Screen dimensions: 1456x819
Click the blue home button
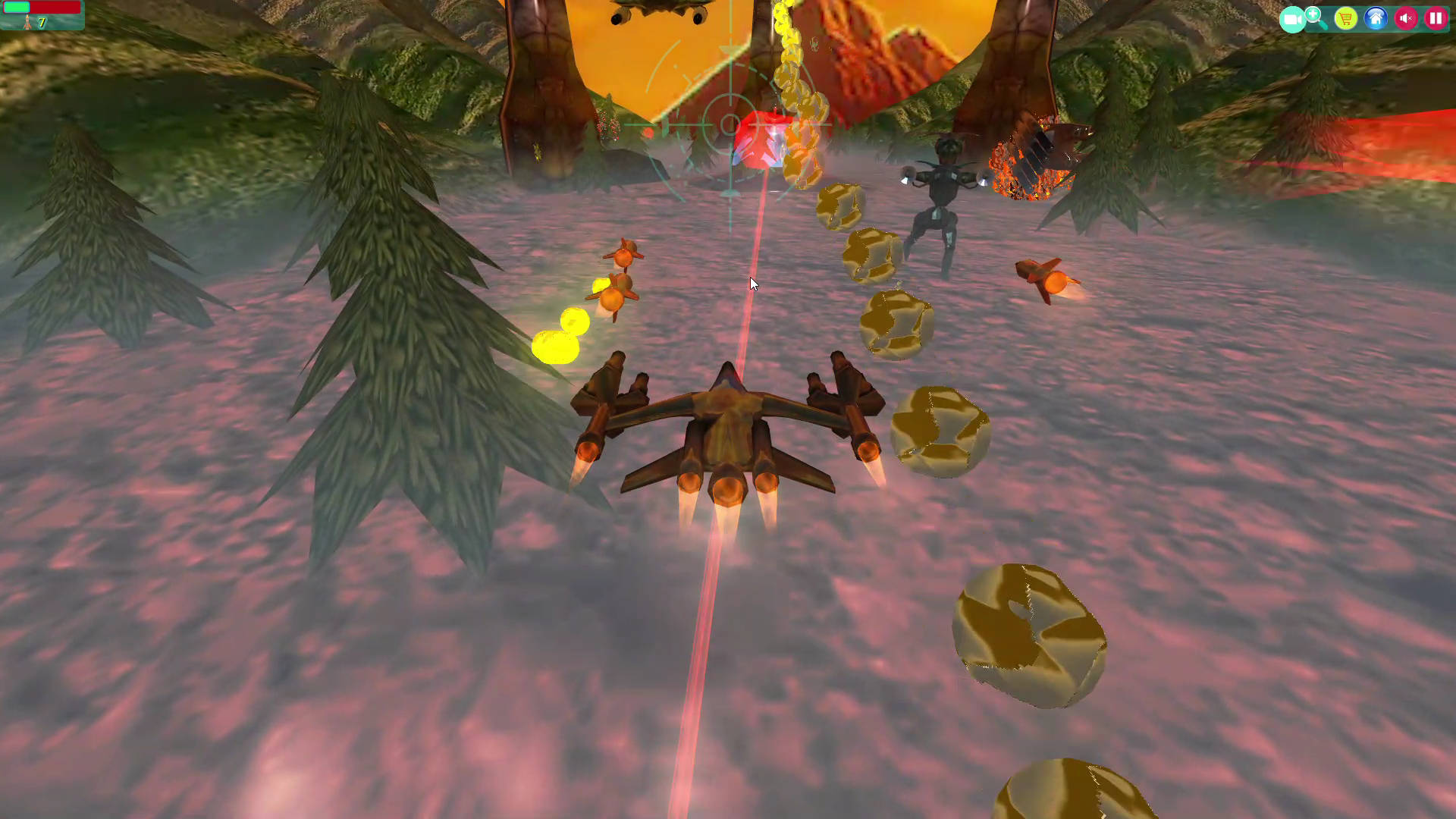pyautogui.click(x=1376, y=18)
